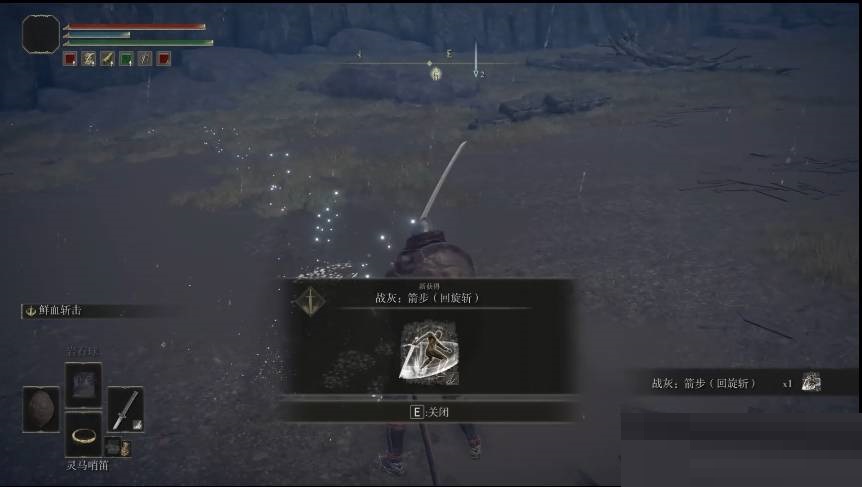The image size is (862, 487).
Task: Select the small pouch icon beside quick item
Action: [x=112, y=446]
